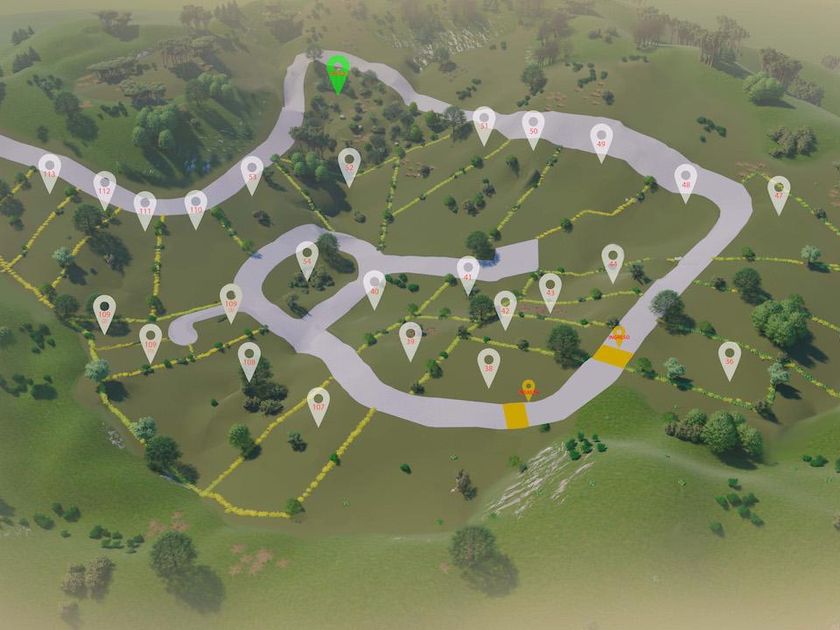Choose lot pin 38
This screenshot has height=630, width=840.
pyautogui.click(x=488, y=363)
